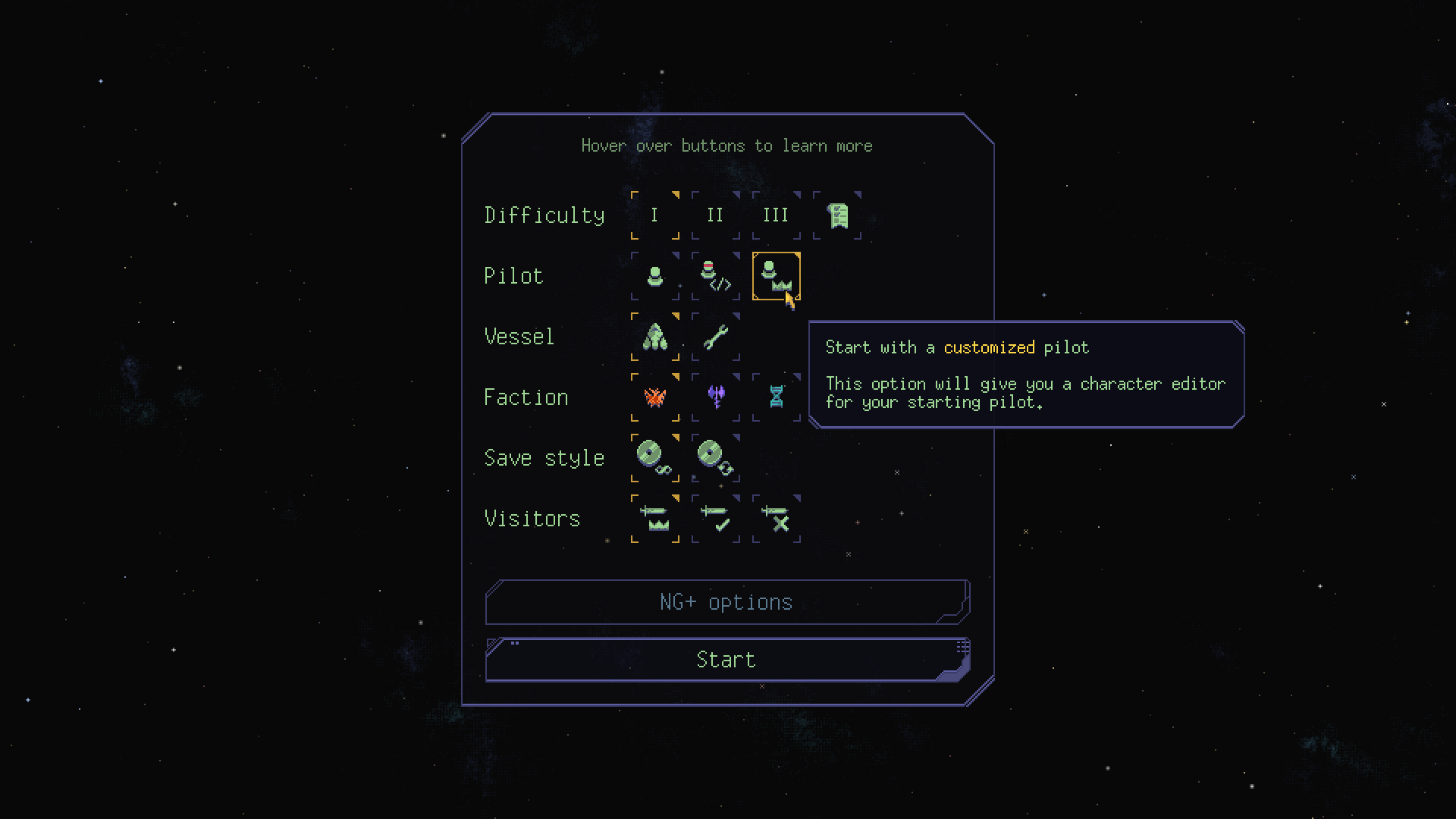Select the orange winged faction emblem
1456x819 pixels.
coord(654,397)
